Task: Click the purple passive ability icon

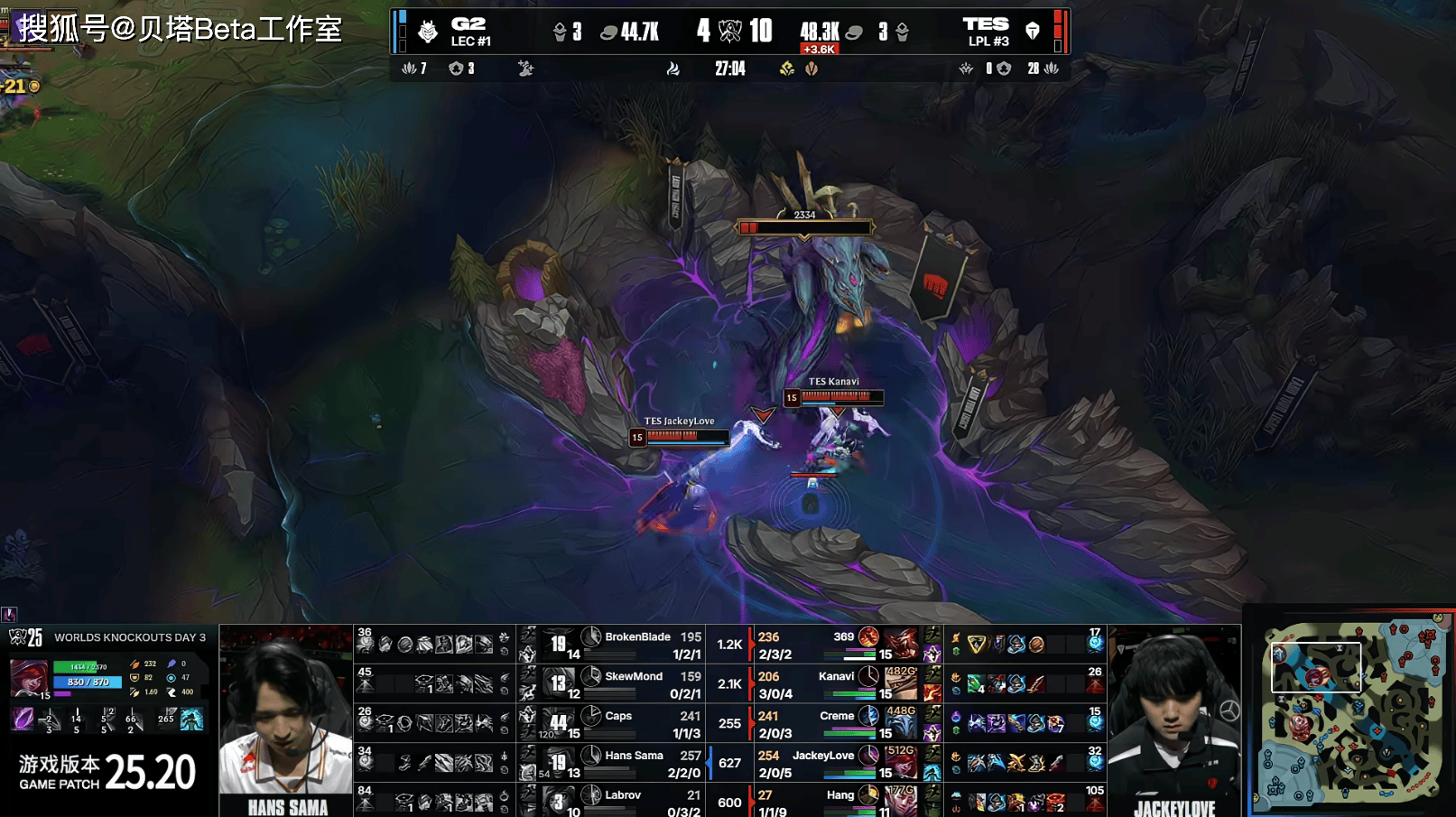Action: [23, 720]
